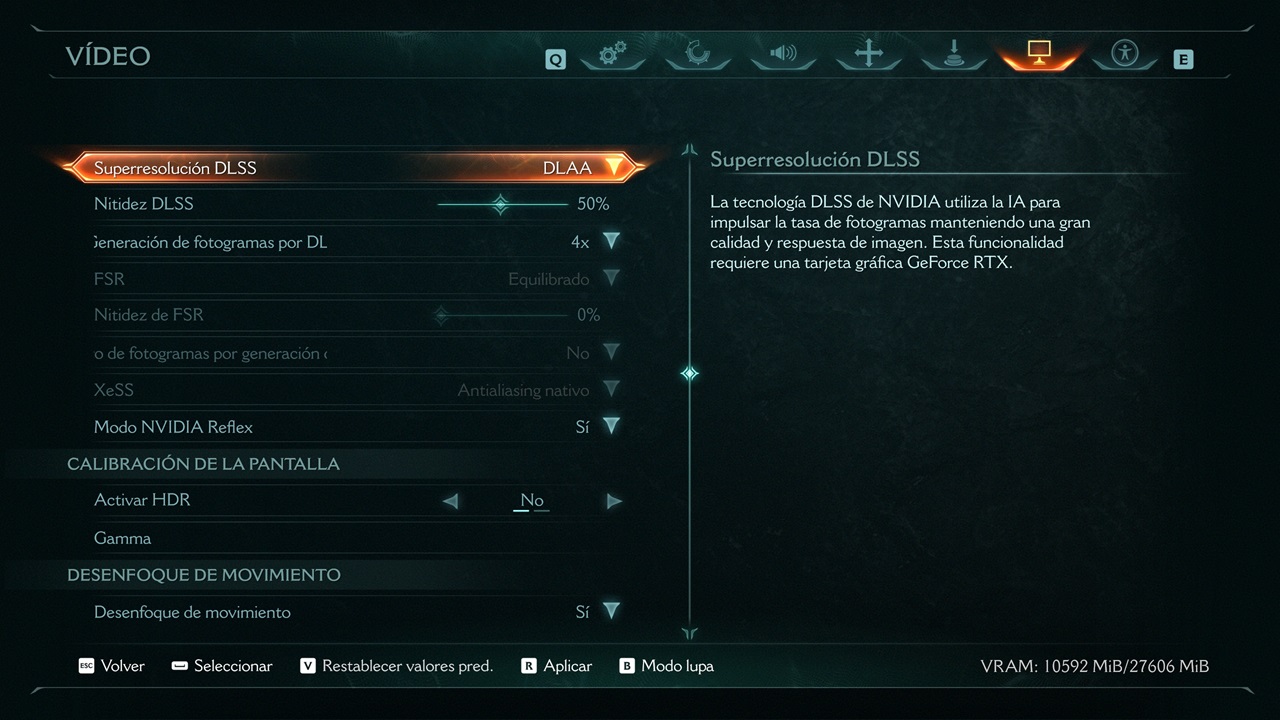The width and height of the screenshot is (1280, 720).
Task: Turn off Desenfoque de movimiento
Action: (611, 611)
